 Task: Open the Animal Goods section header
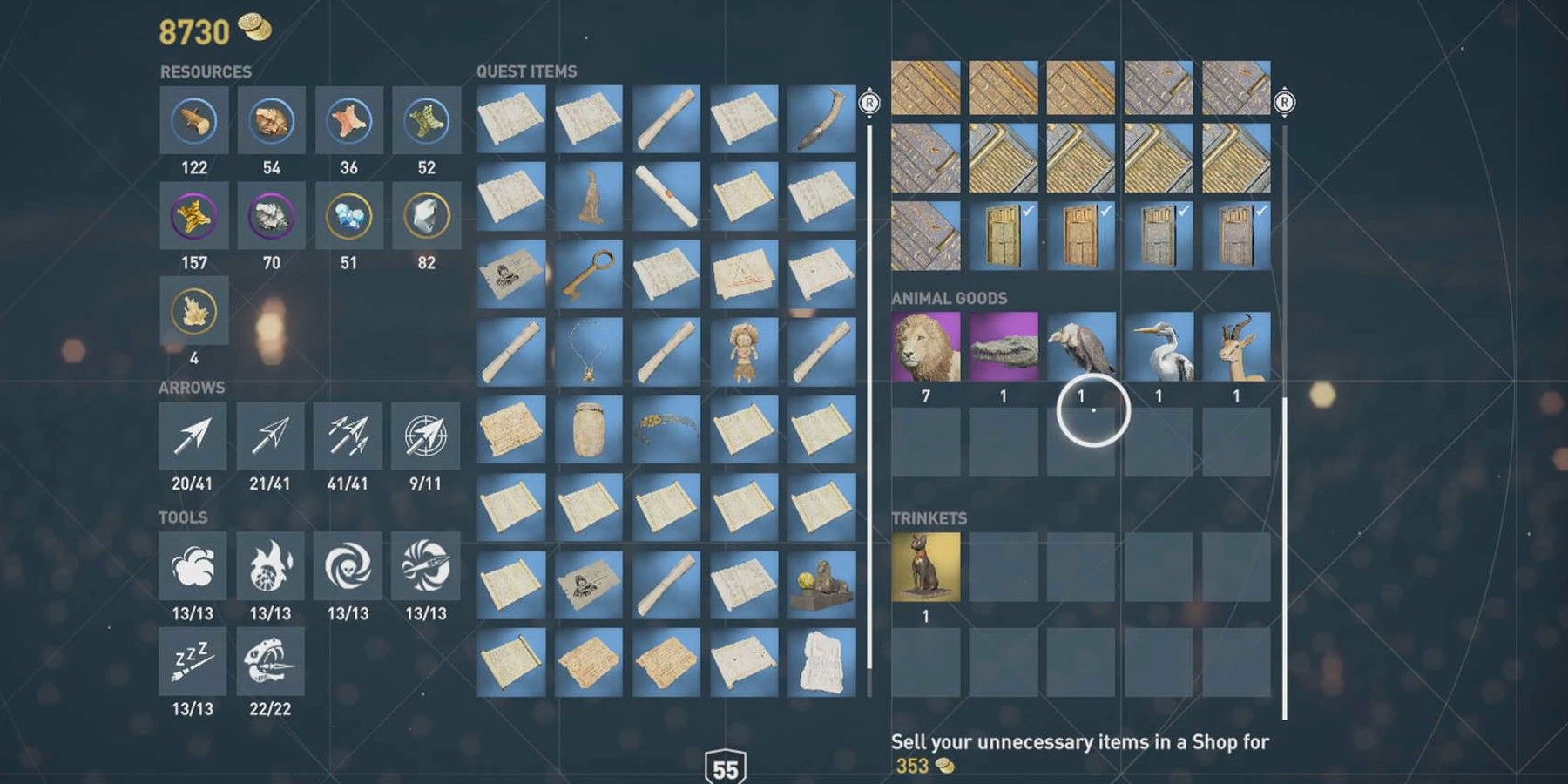(x=950, y=299)
